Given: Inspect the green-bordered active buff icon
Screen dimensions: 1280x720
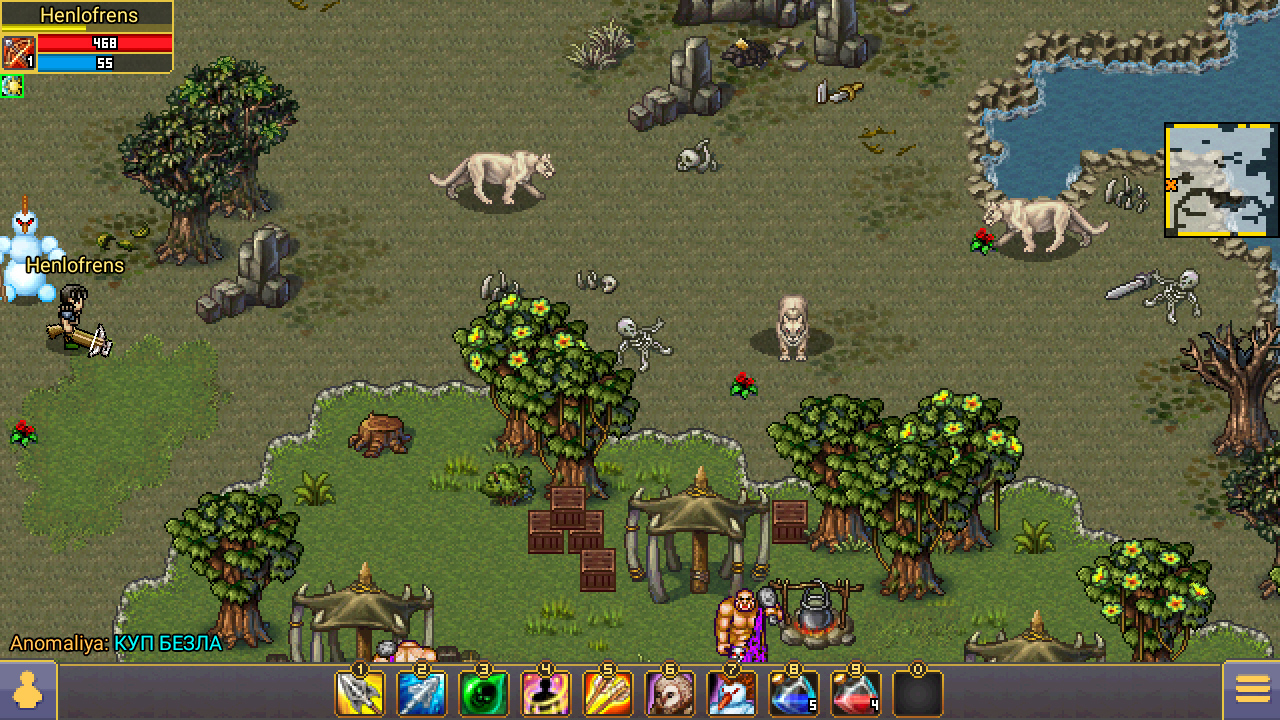Looking at the screenshot, I should tap(12, 87).
